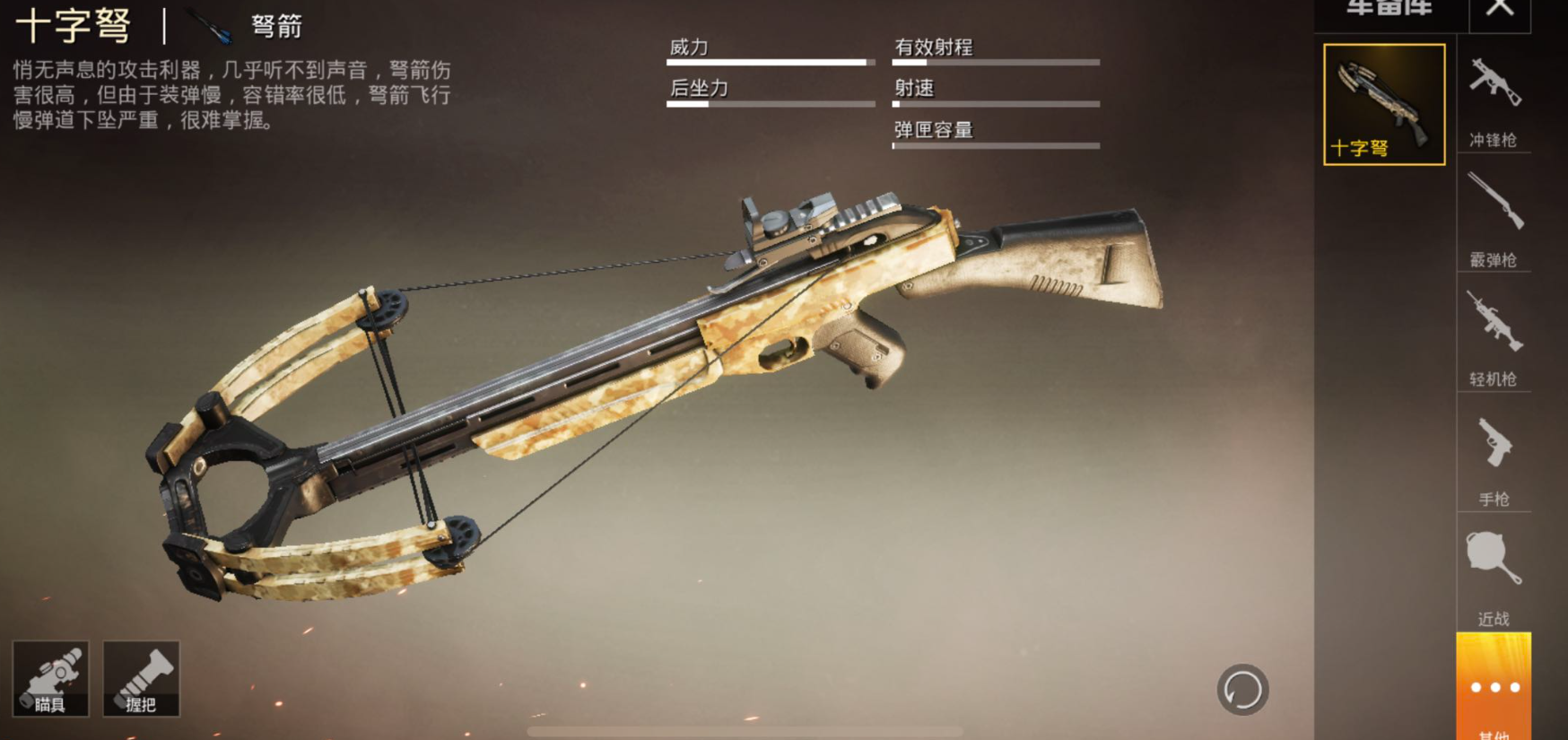
Task: Select the 握把 grip attachment slot
Action: (x=142, y=679)
